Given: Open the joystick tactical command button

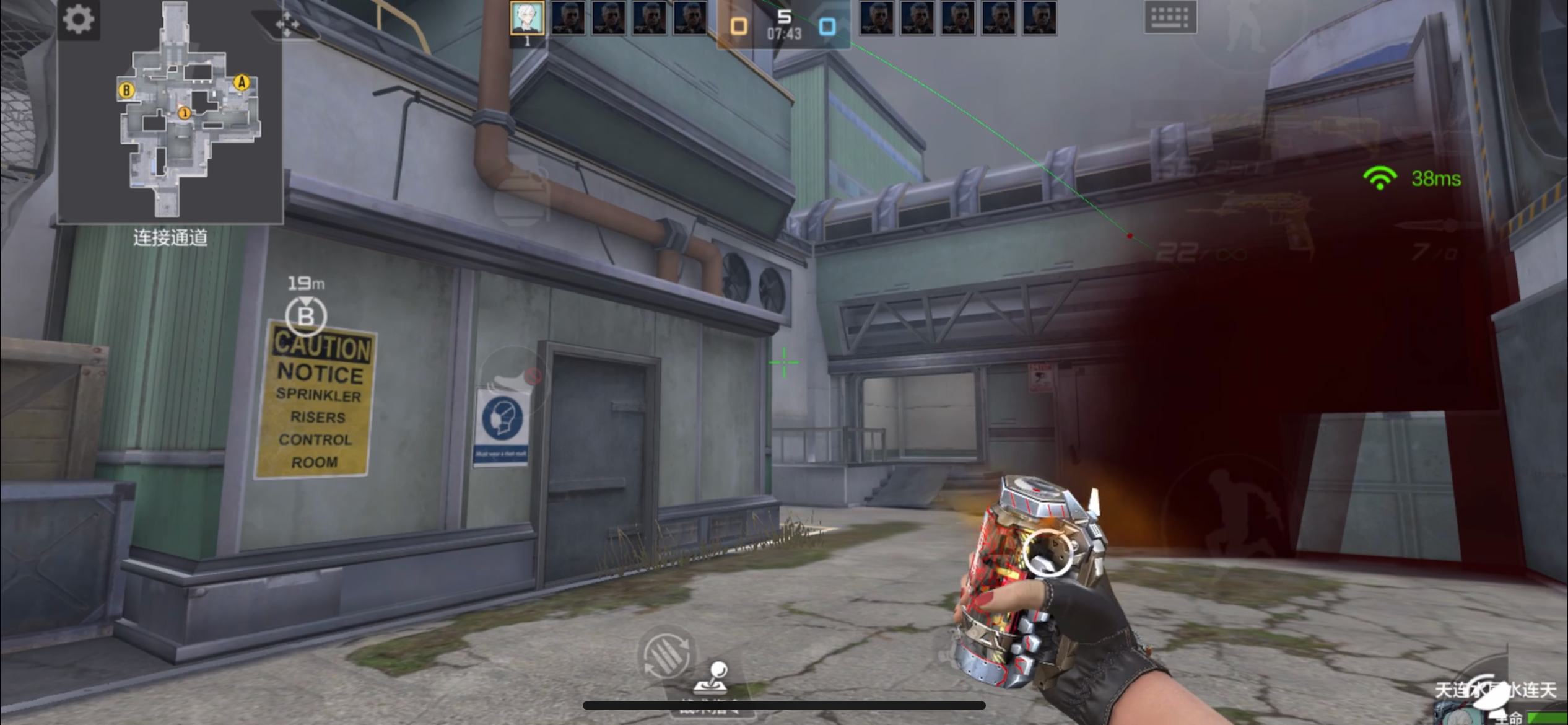Looking at the screenshot, I should pyautogui.click(x=711, y=680).
